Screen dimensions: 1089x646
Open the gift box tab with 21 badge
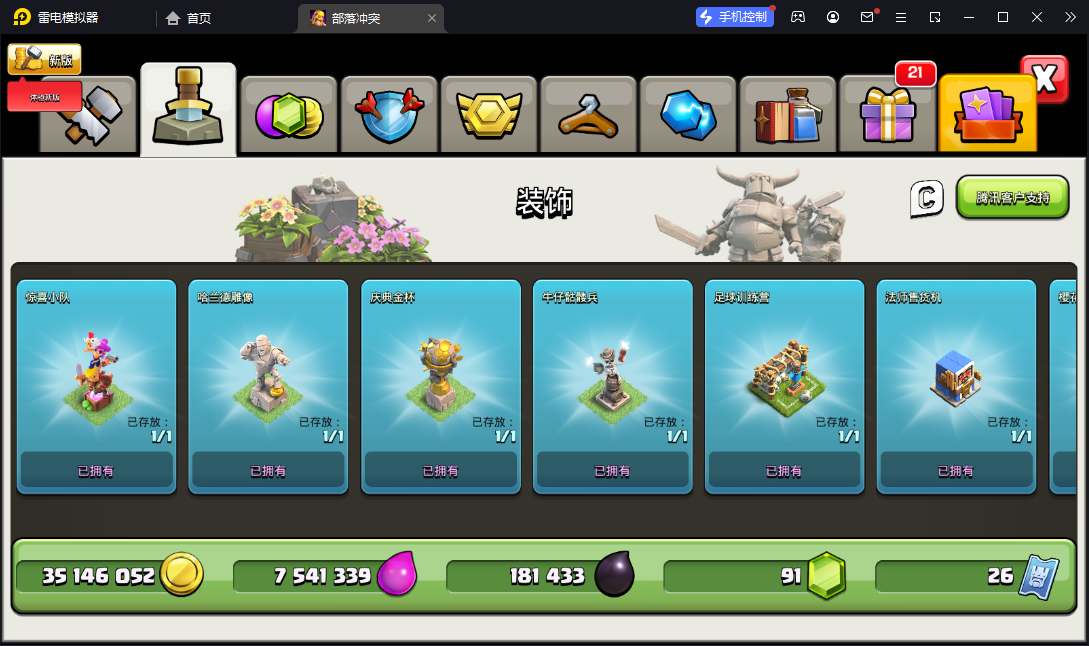887,113
